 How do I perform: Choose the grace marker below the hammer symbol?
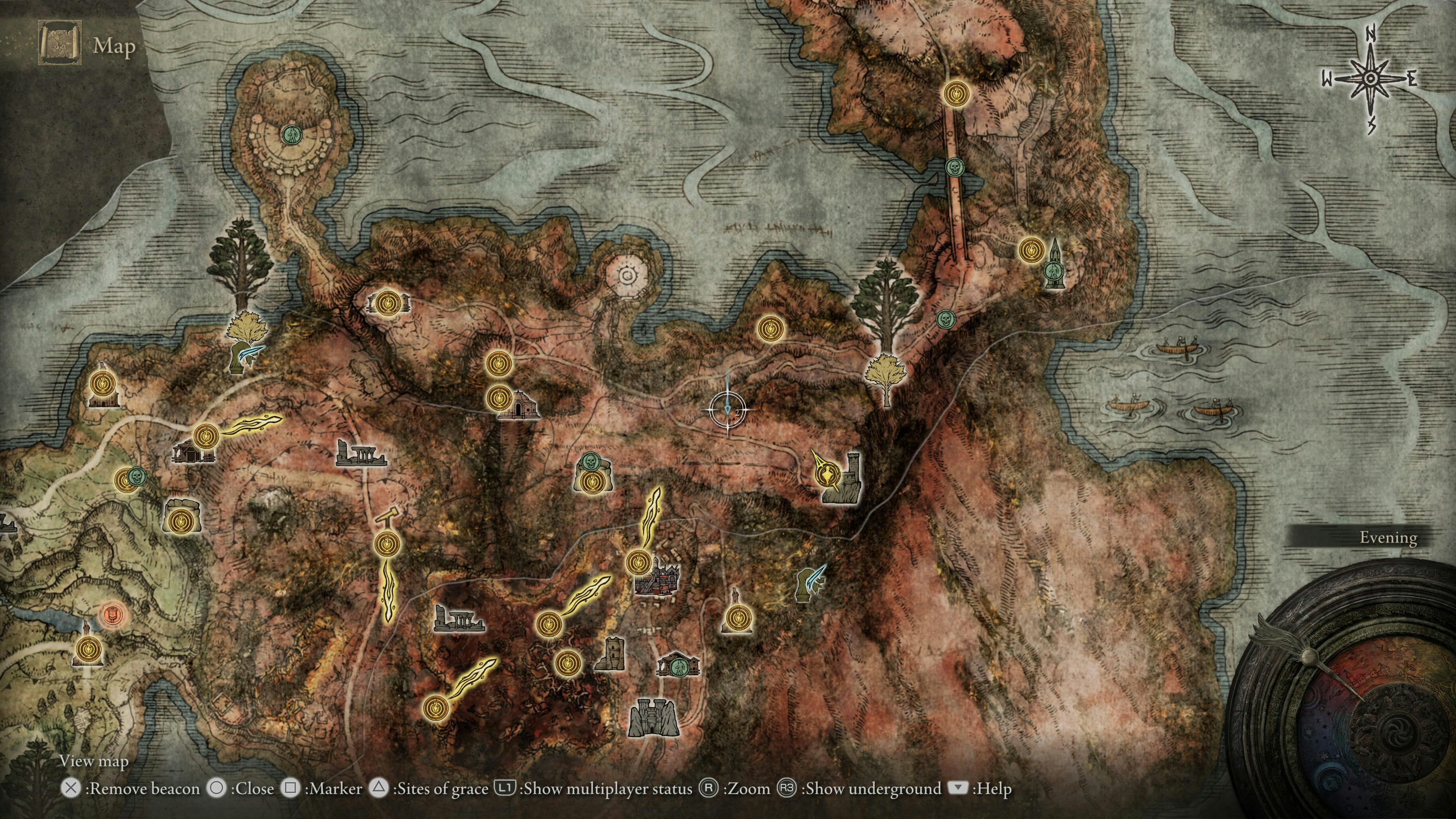pos(387,544)
